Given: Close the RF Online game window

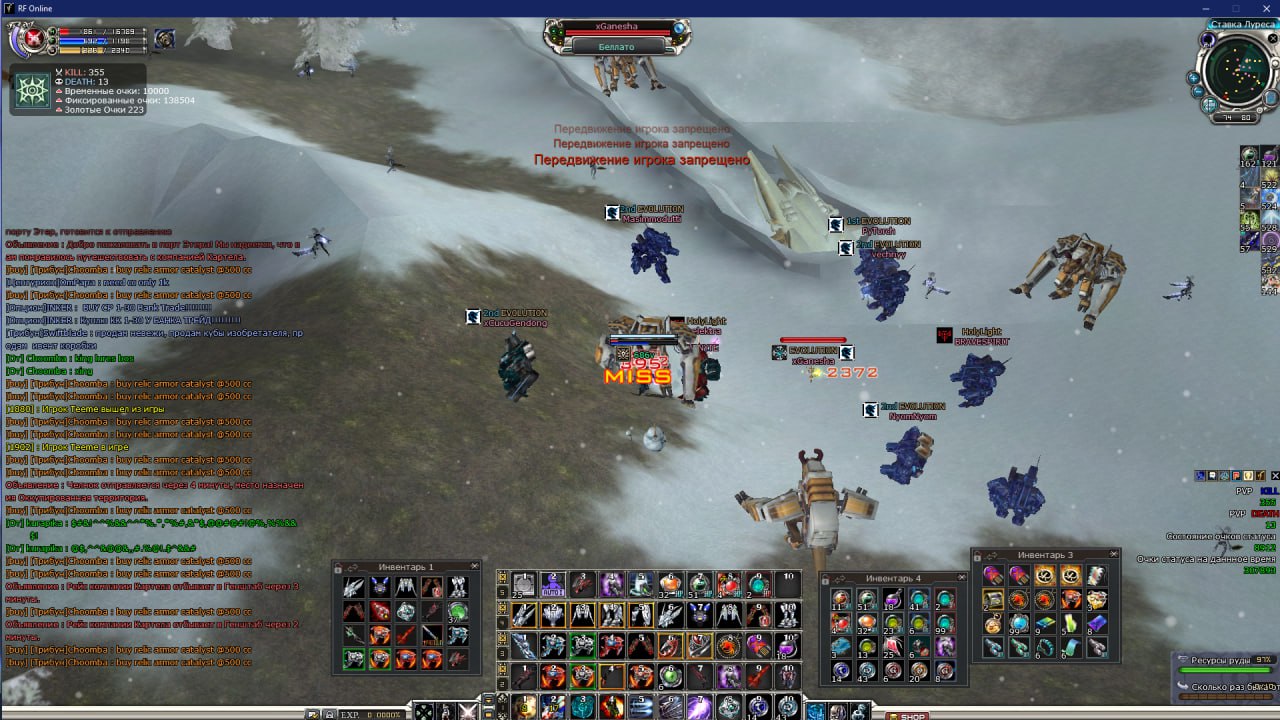Looking at the screenshot, I should [1264, 8].
